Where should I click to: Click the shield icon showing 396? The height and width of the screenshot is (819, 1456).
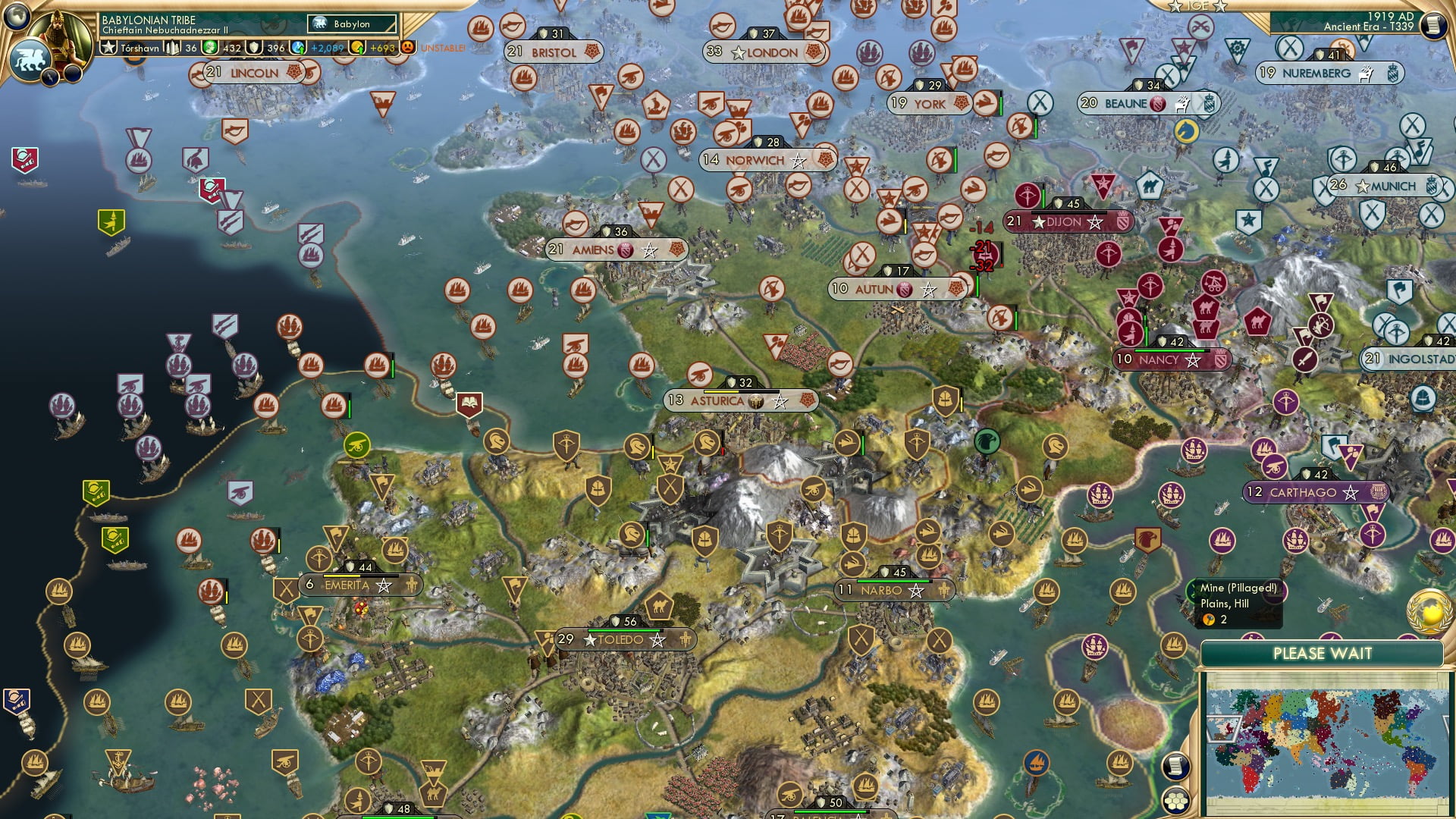(x=254, y=49)
